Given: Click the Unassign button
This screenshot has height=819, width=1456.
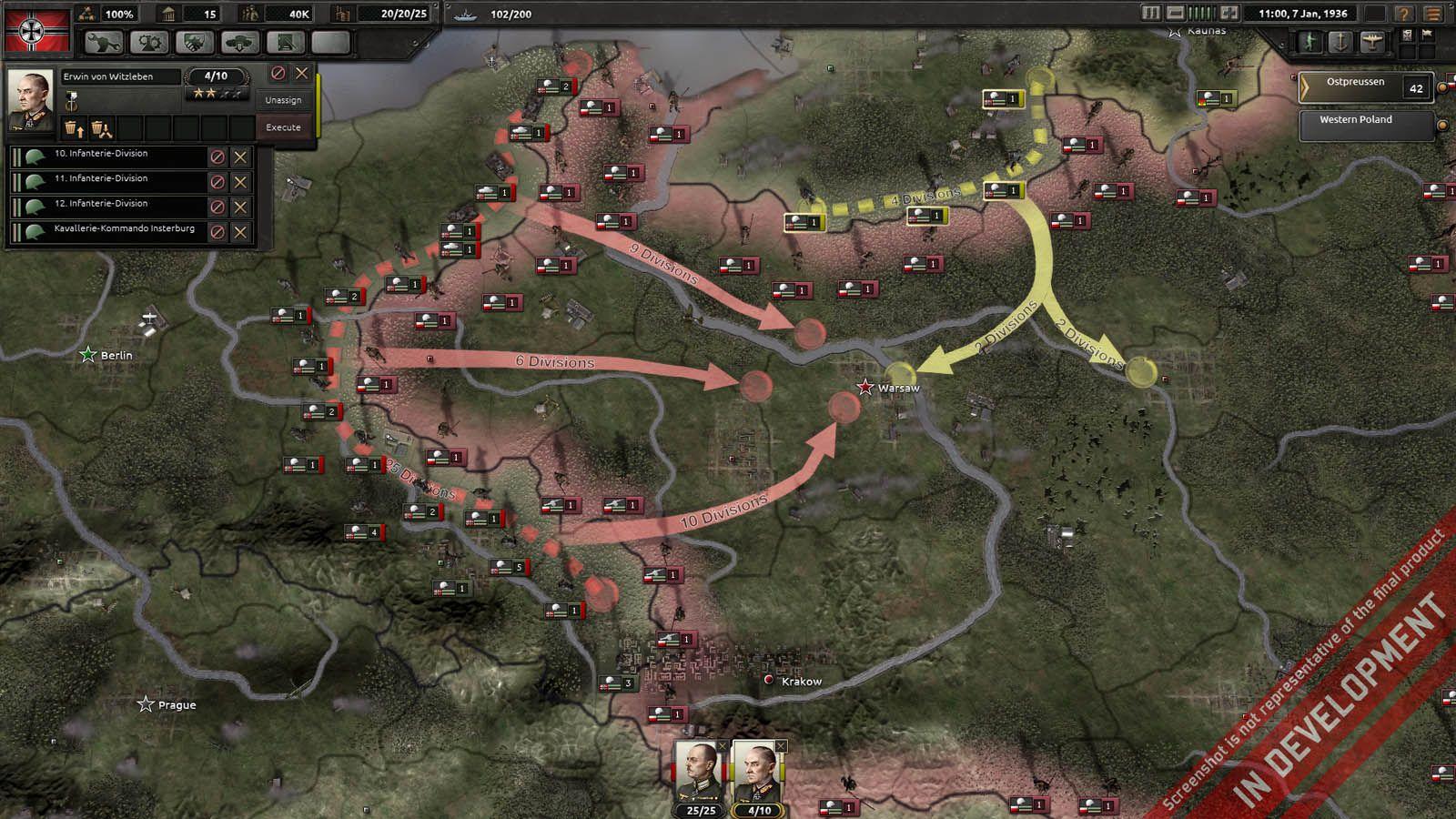Looking at the screenshot, I should click(x=284, y=101).
